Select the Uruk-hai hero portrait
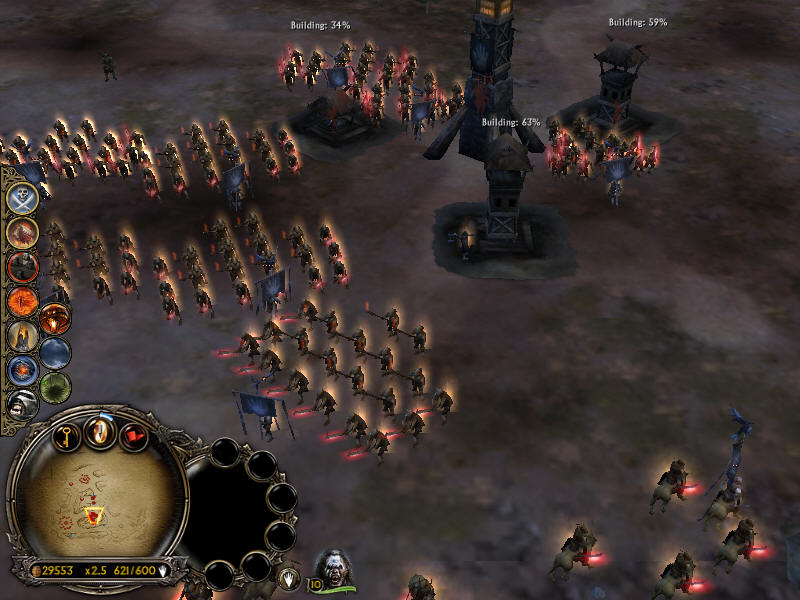Viewport: 800px width, 600px height. click(x=334, y=566)
